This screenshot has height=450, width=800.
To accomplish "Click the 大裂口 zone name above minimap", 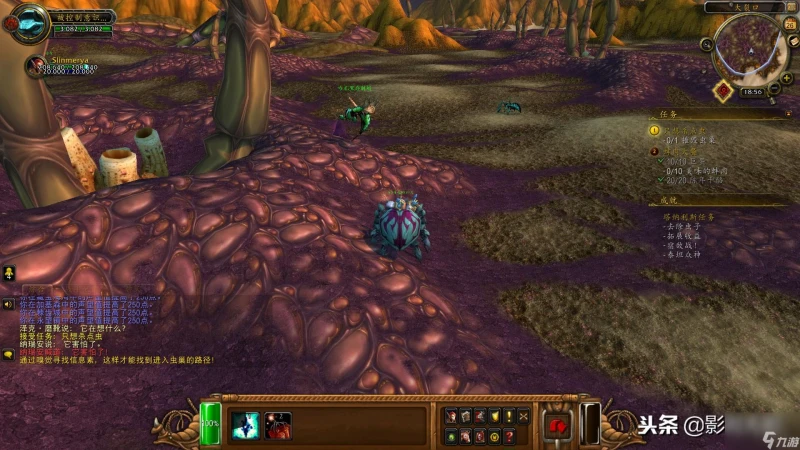I will tap(744, 7).
